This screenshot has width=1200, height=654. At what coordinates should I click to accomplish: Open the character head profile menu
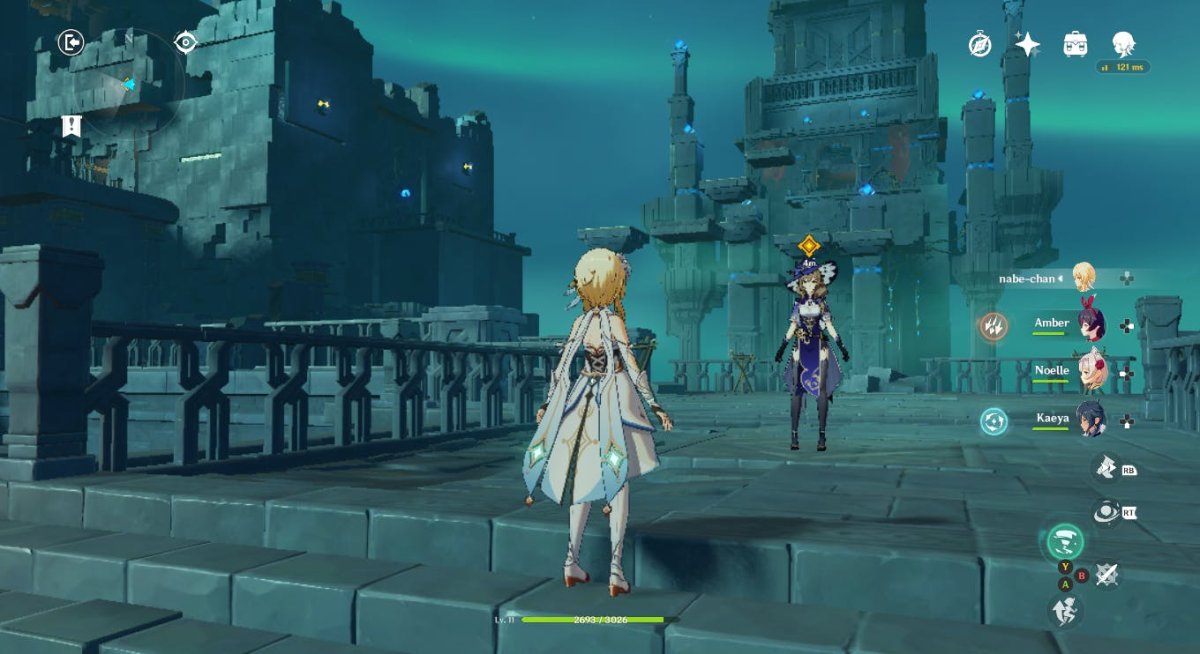1123,43
